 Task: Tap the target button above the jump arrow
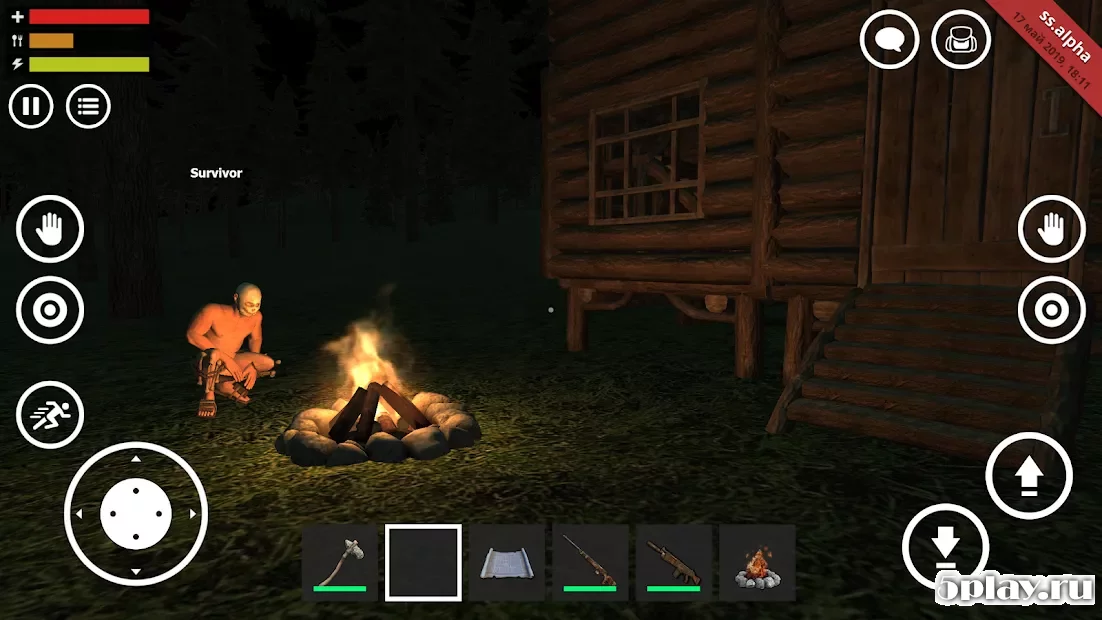tap(1051, 310)
